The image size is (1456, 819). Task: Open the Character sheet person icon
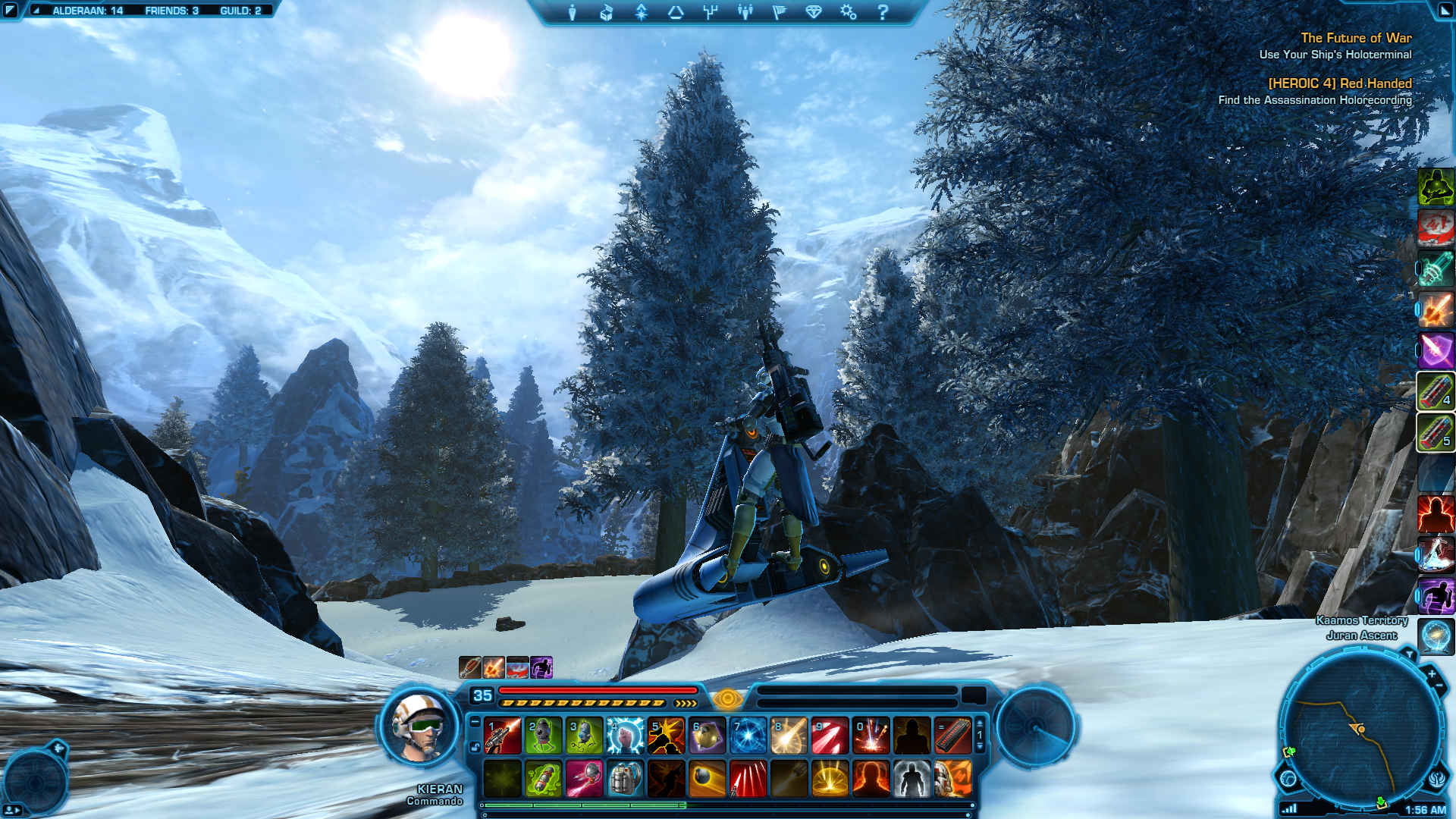[x=571, y=12]
